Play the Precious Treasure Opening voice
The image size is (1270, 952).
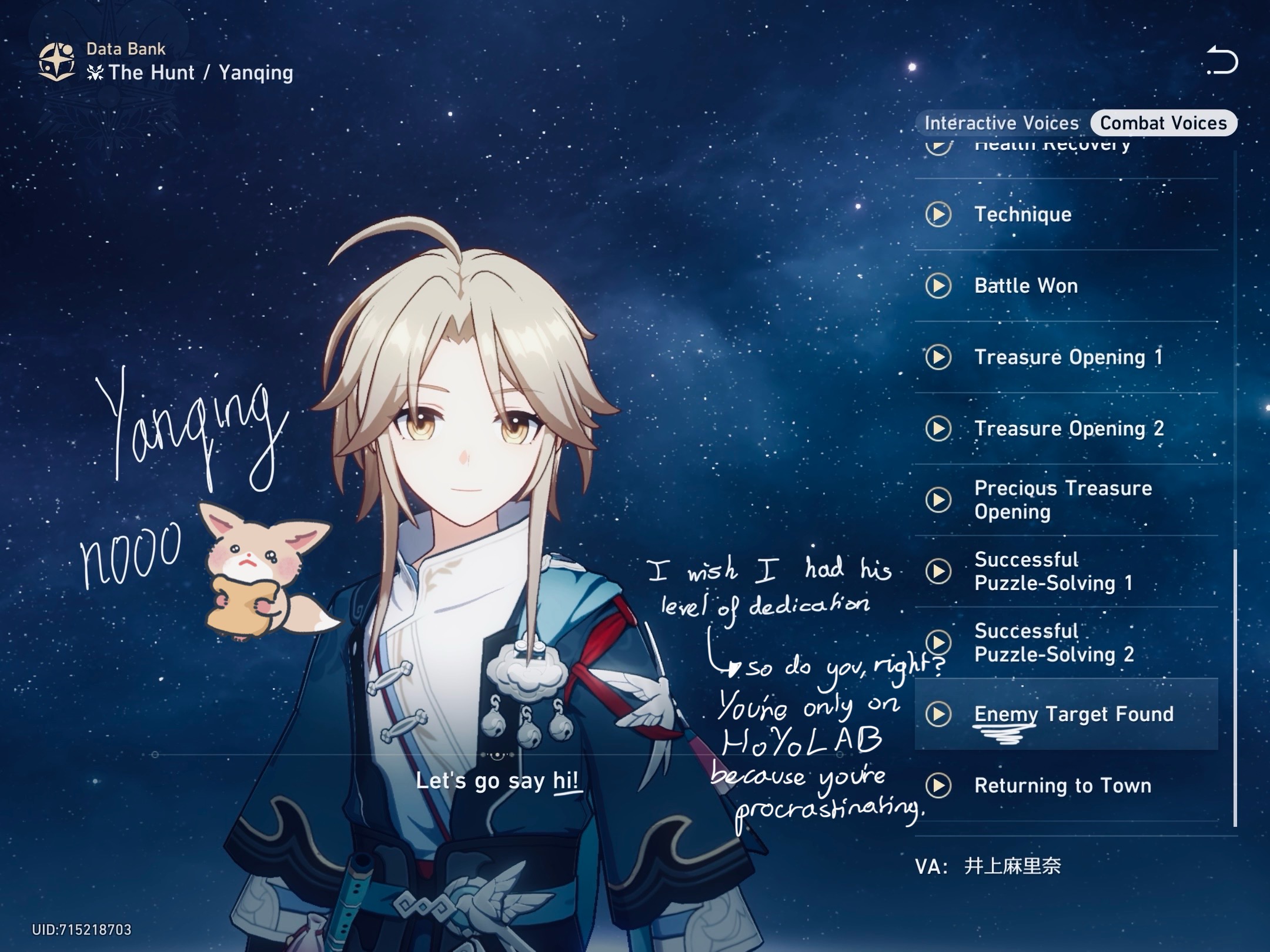click(939, 500)
